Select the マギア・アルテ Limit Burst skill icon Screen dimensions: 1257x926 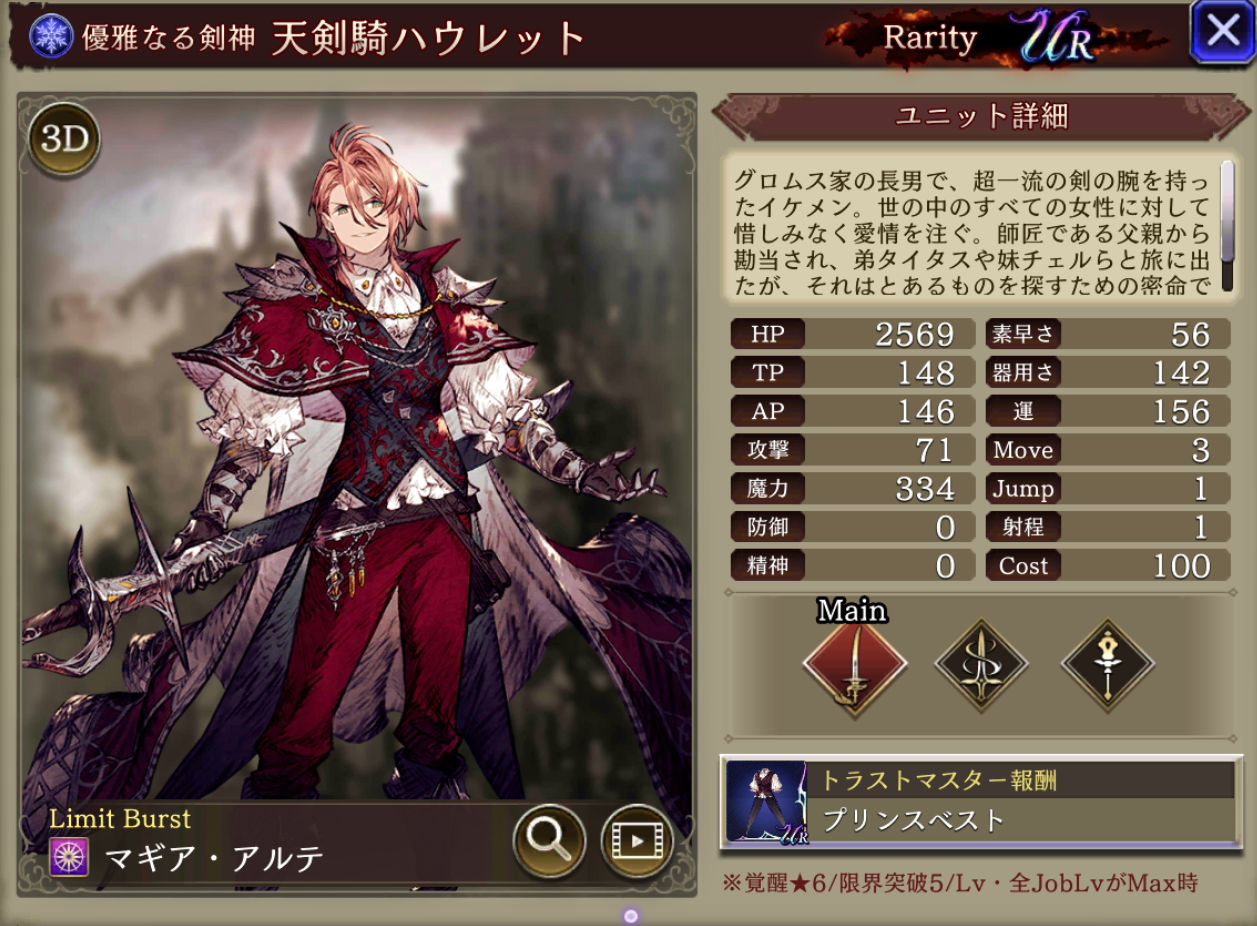[x=70, y=857]
